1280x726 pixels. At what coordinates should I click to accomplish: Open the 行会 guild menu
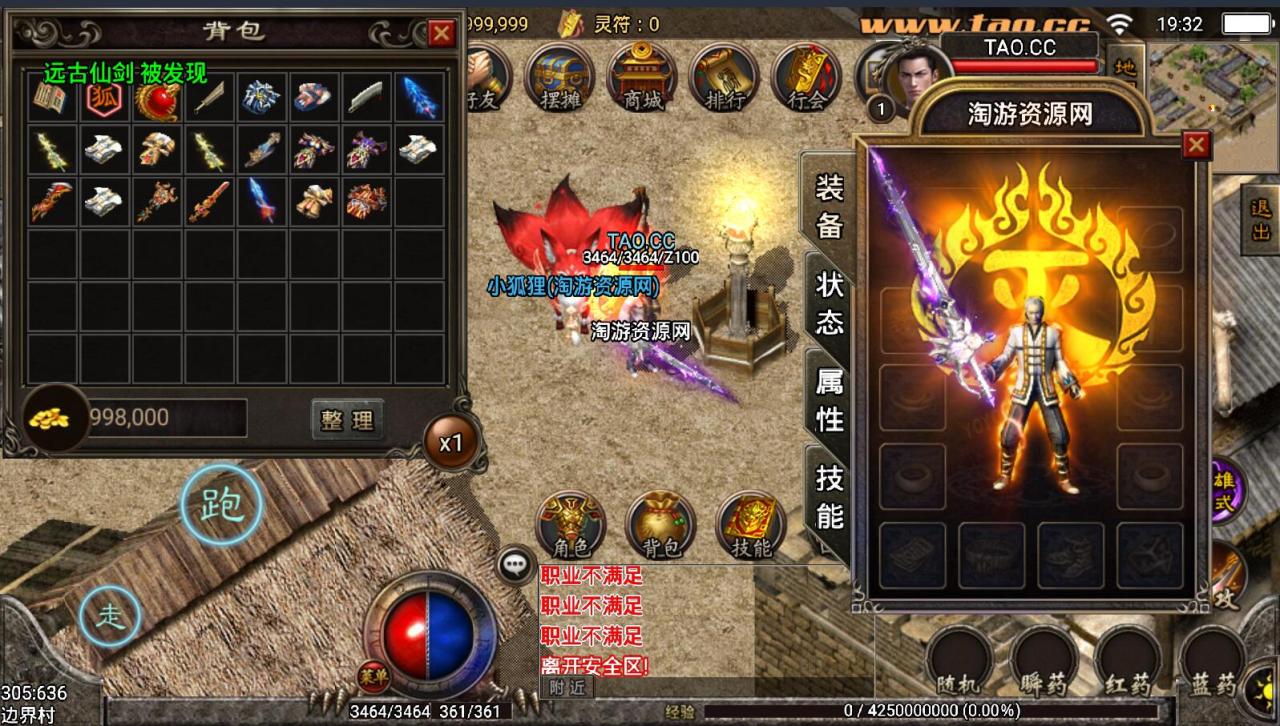click(806, 77)
